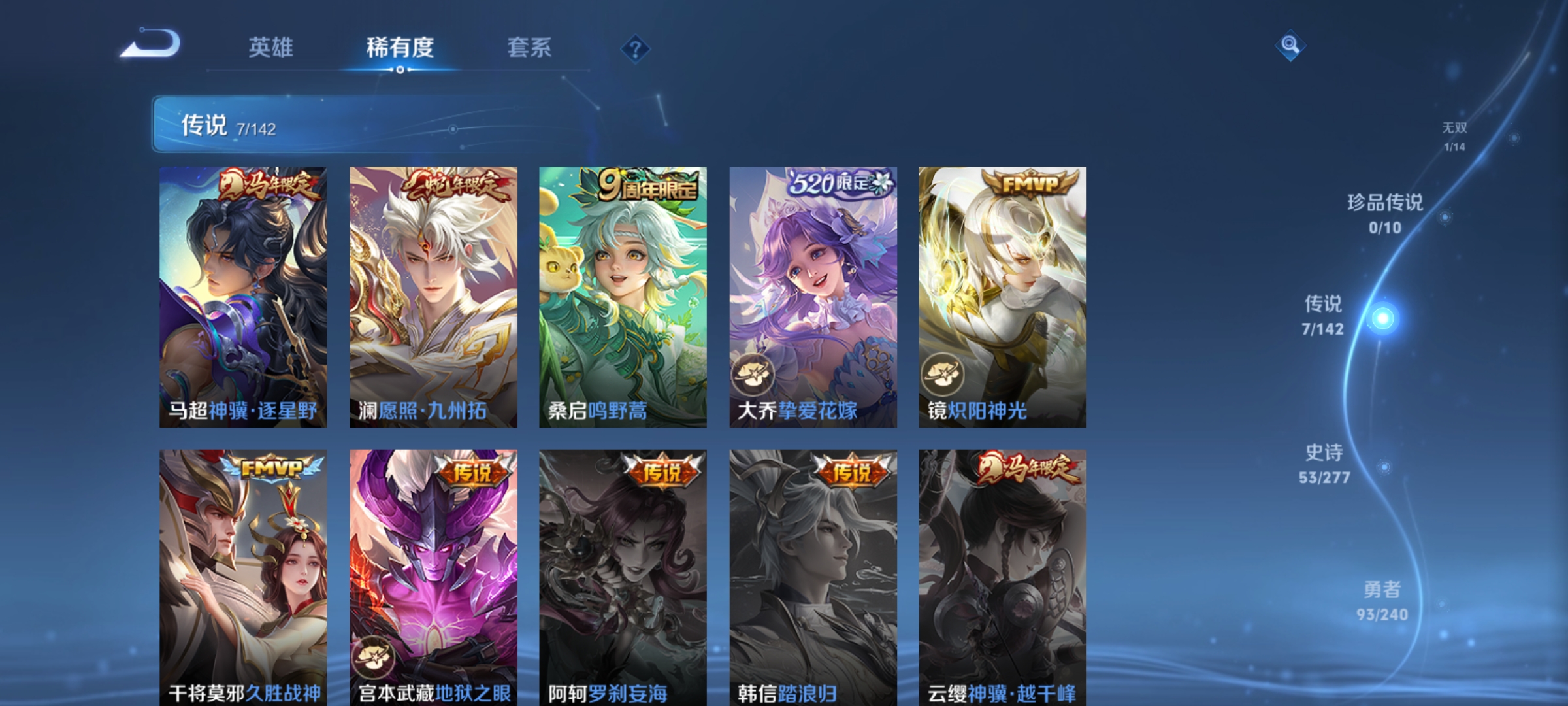Open the search with the magnifier icon
The width and height of the screenshot is (1568, 706).
pos(1290,44)
